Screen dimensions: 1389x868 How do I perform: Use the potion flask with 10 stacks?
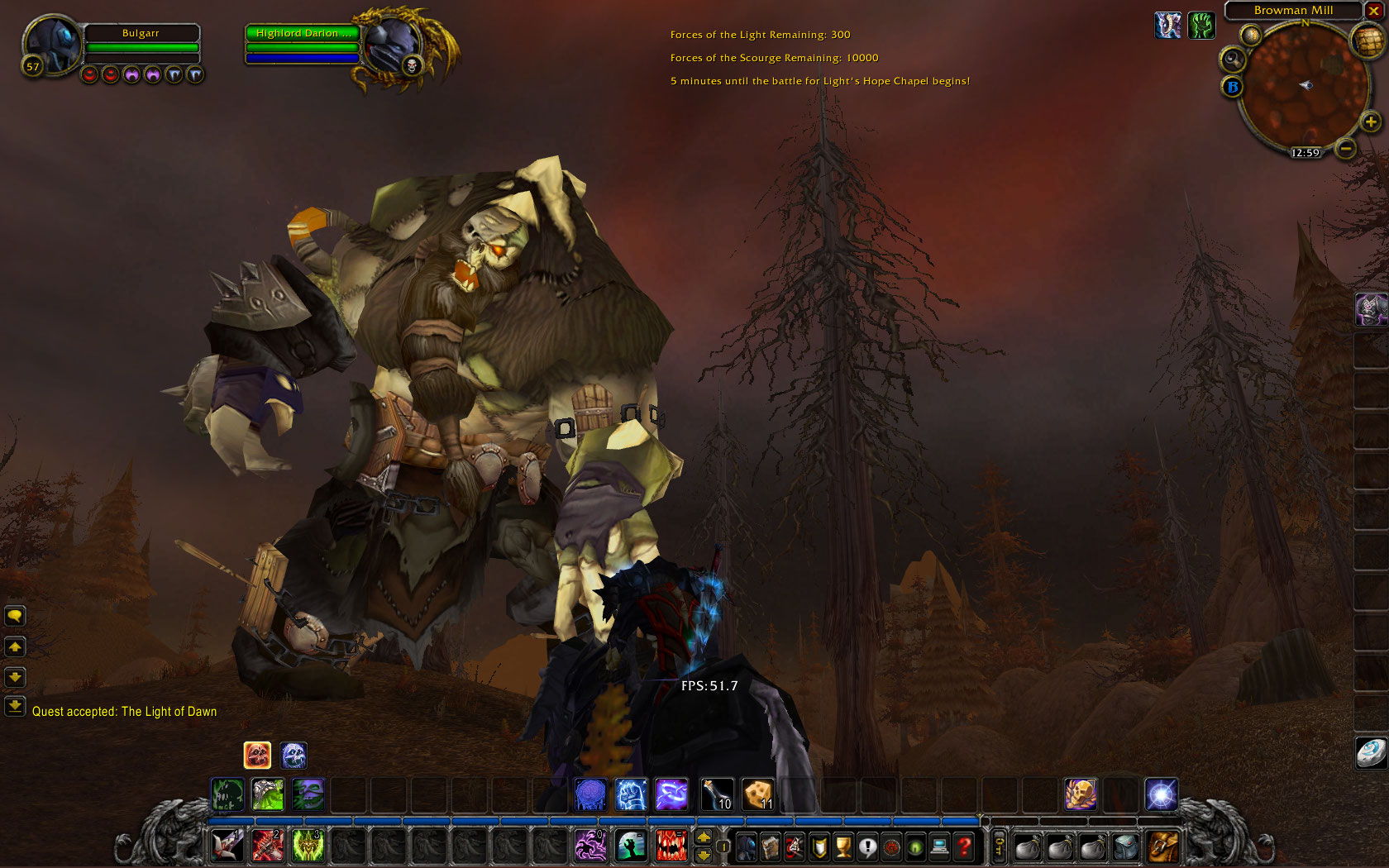(716, 795)
